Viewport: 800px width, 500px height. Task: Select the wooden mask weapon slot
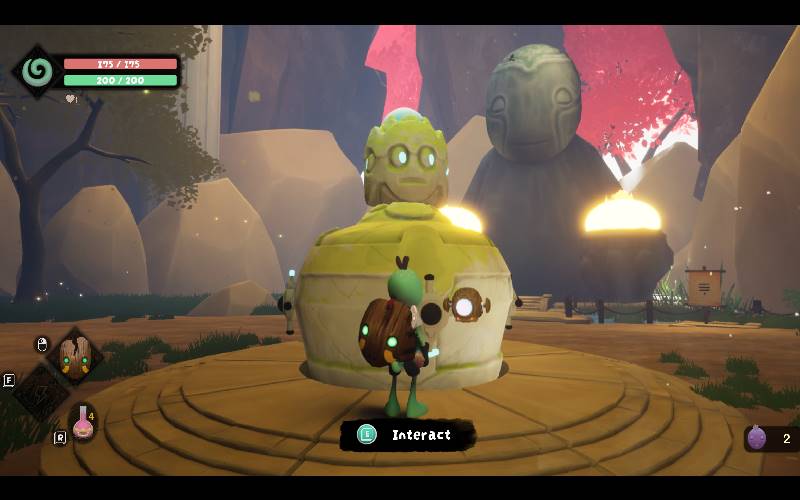(74, 355)
